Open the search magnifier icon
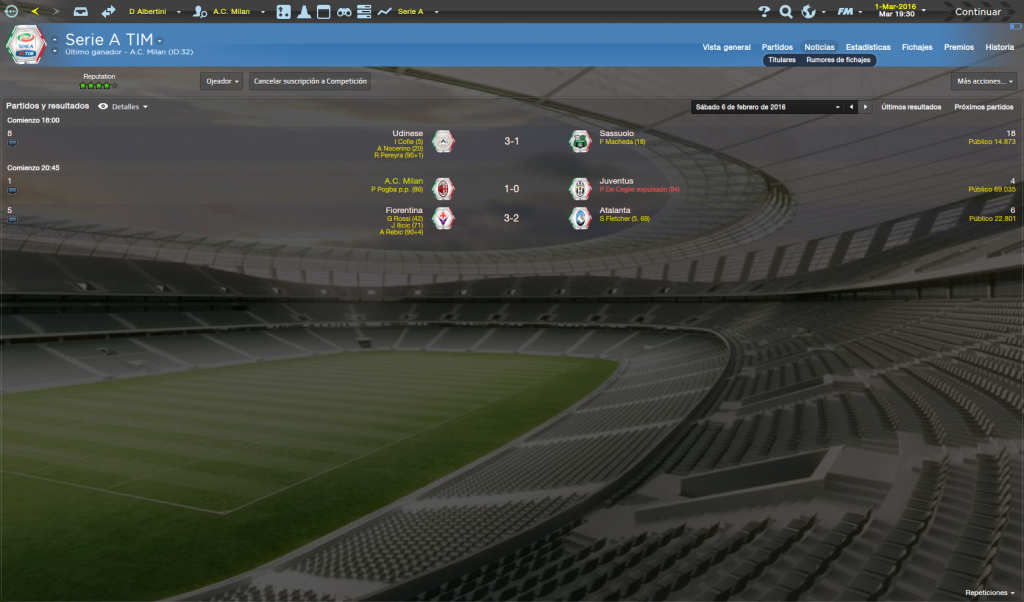 click(786, 12)
